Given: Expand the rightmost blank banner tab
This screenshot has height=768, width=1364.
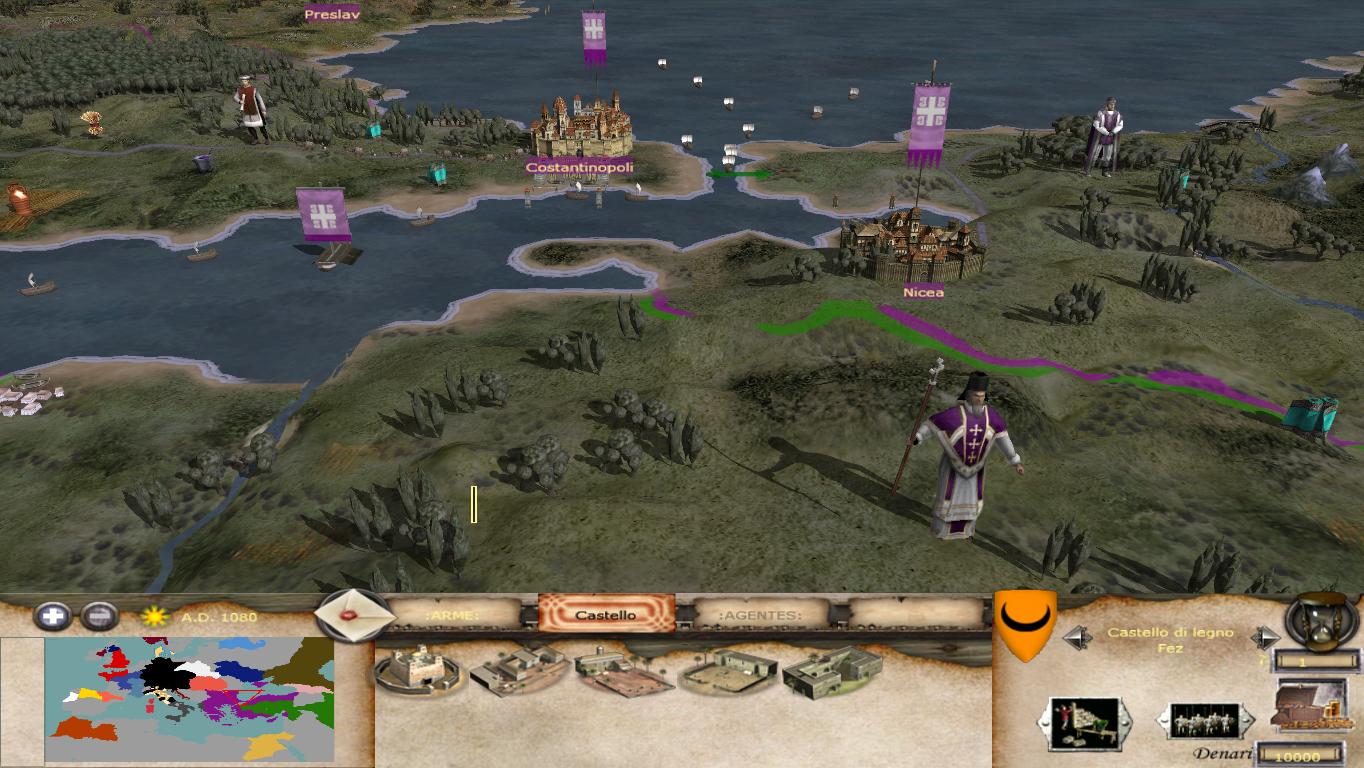Looking at the screenshot, I should [x=915, y=613].
